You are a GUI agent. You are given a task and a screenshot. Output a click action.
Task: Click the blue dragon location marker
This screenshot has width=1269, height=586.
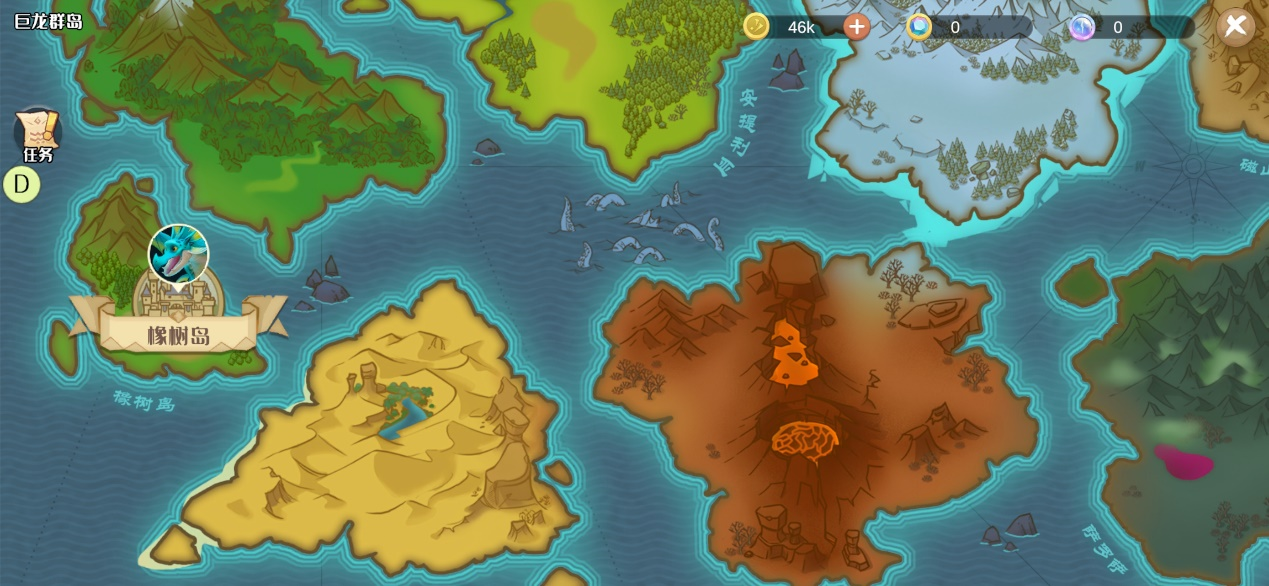pos(178,254)
